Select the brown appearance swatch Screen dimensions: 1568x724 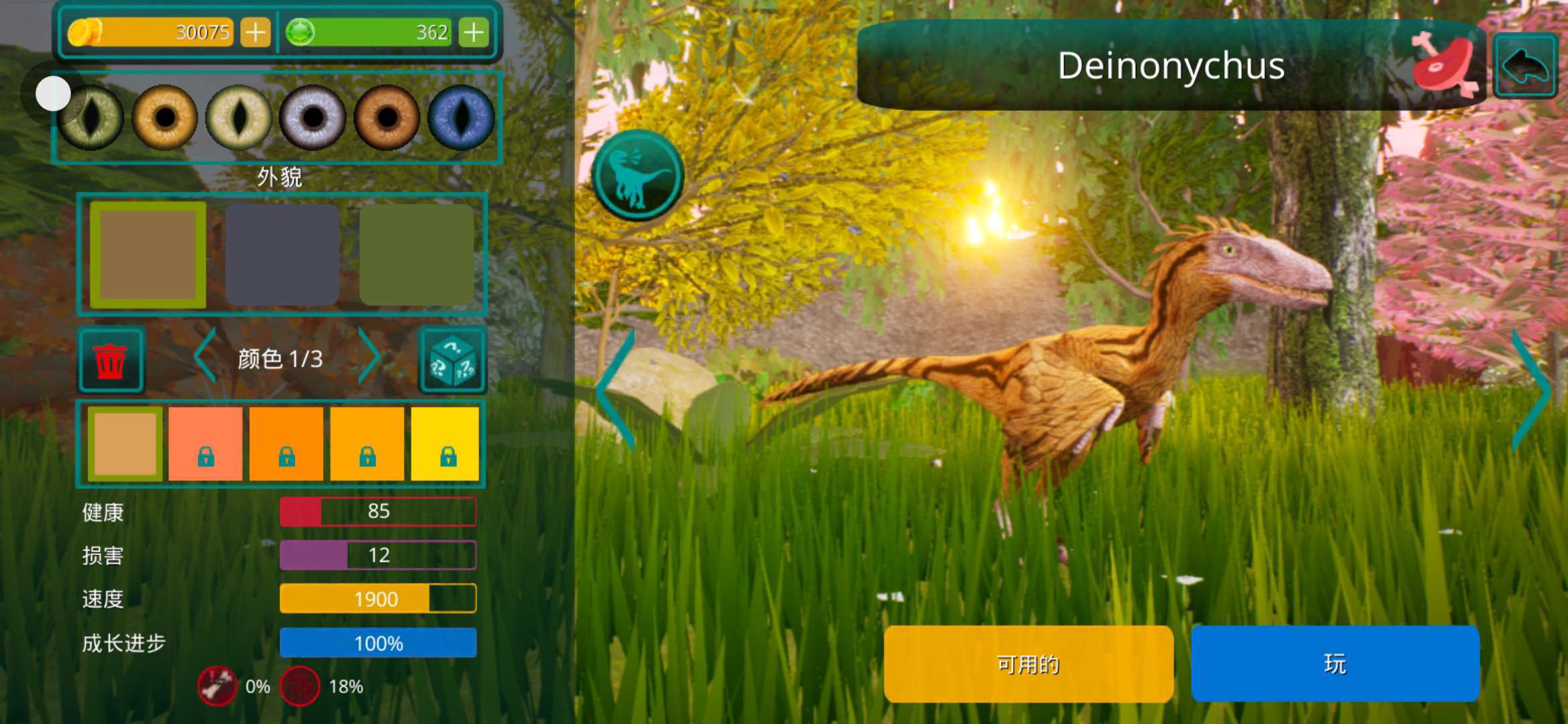click(148, 255)
